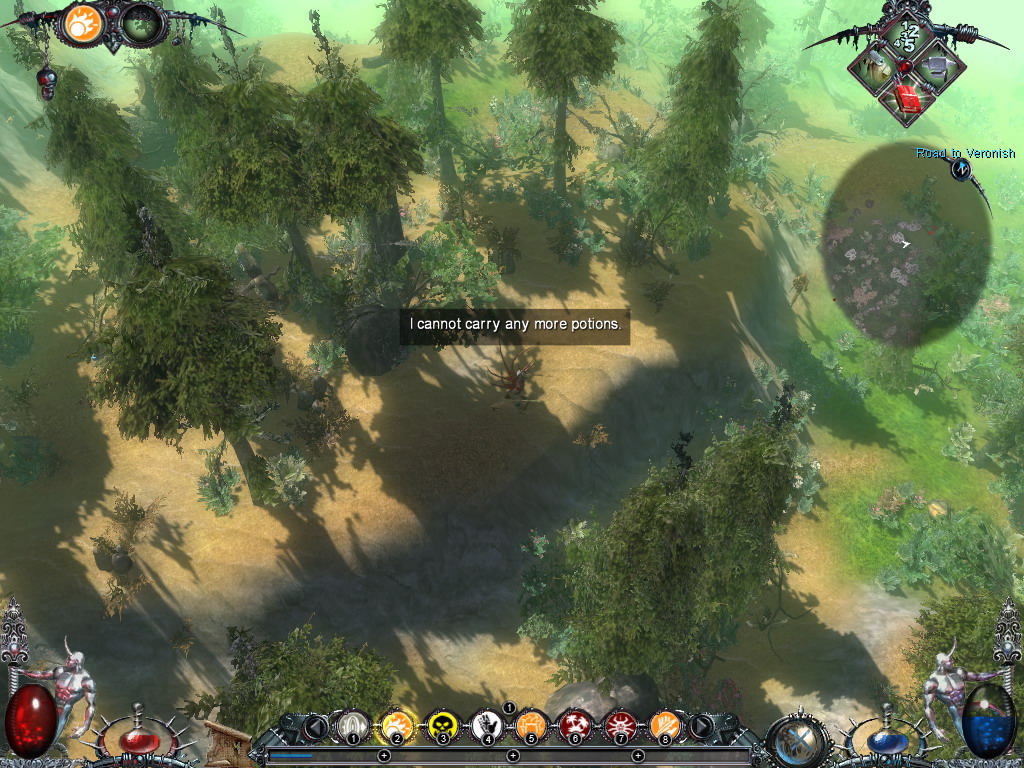Activate the grey skill in hotbar slot 1

[351, 725]
